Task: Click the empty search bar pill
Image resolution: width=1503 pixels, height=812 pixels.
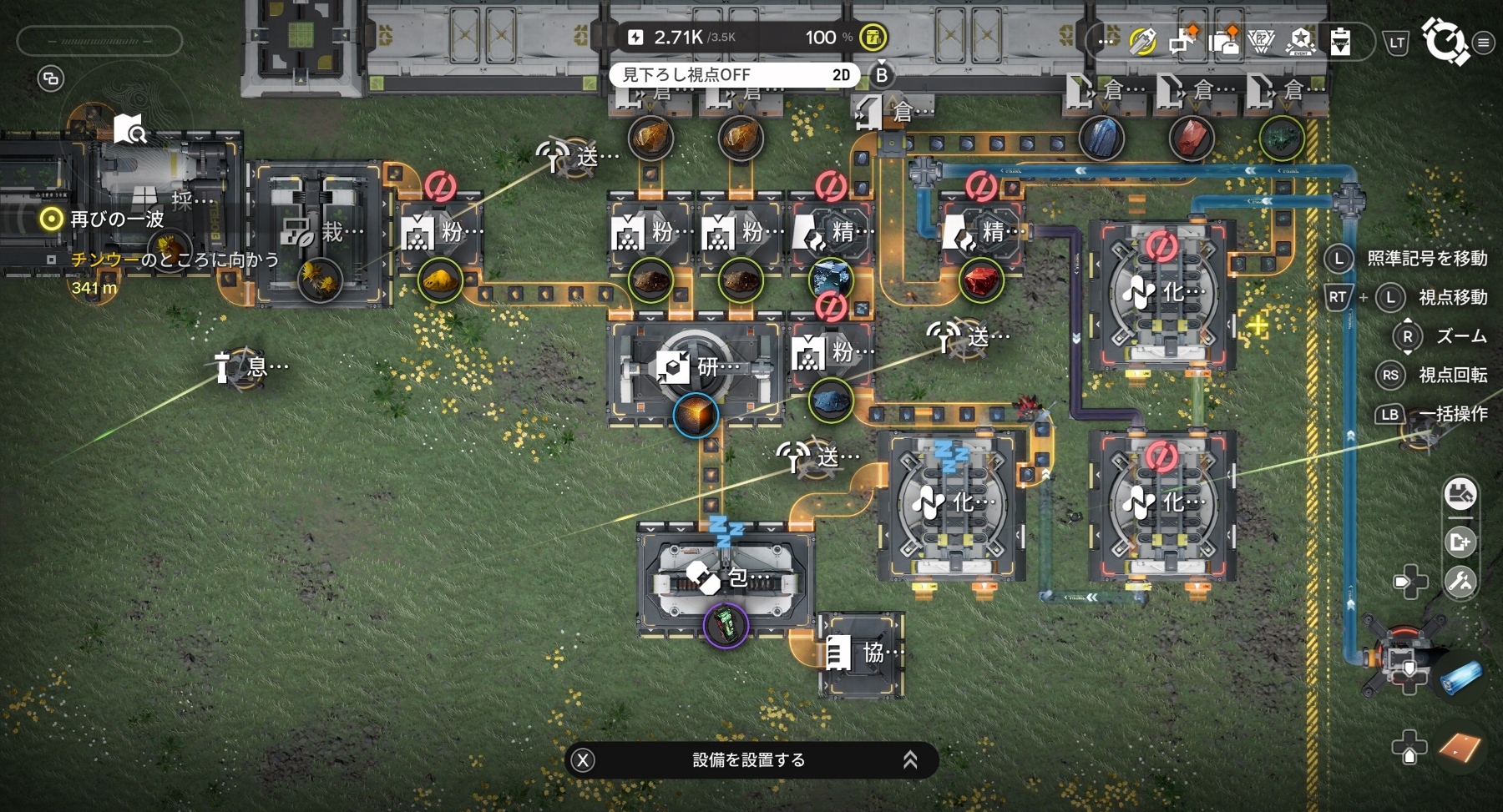Action: pyautogui.click(x=99, y=41)
